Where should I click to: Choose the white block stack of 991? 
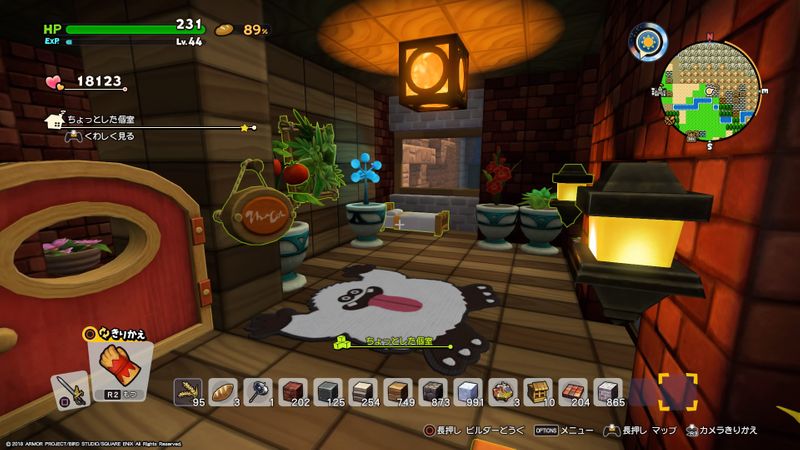point(468,390)
